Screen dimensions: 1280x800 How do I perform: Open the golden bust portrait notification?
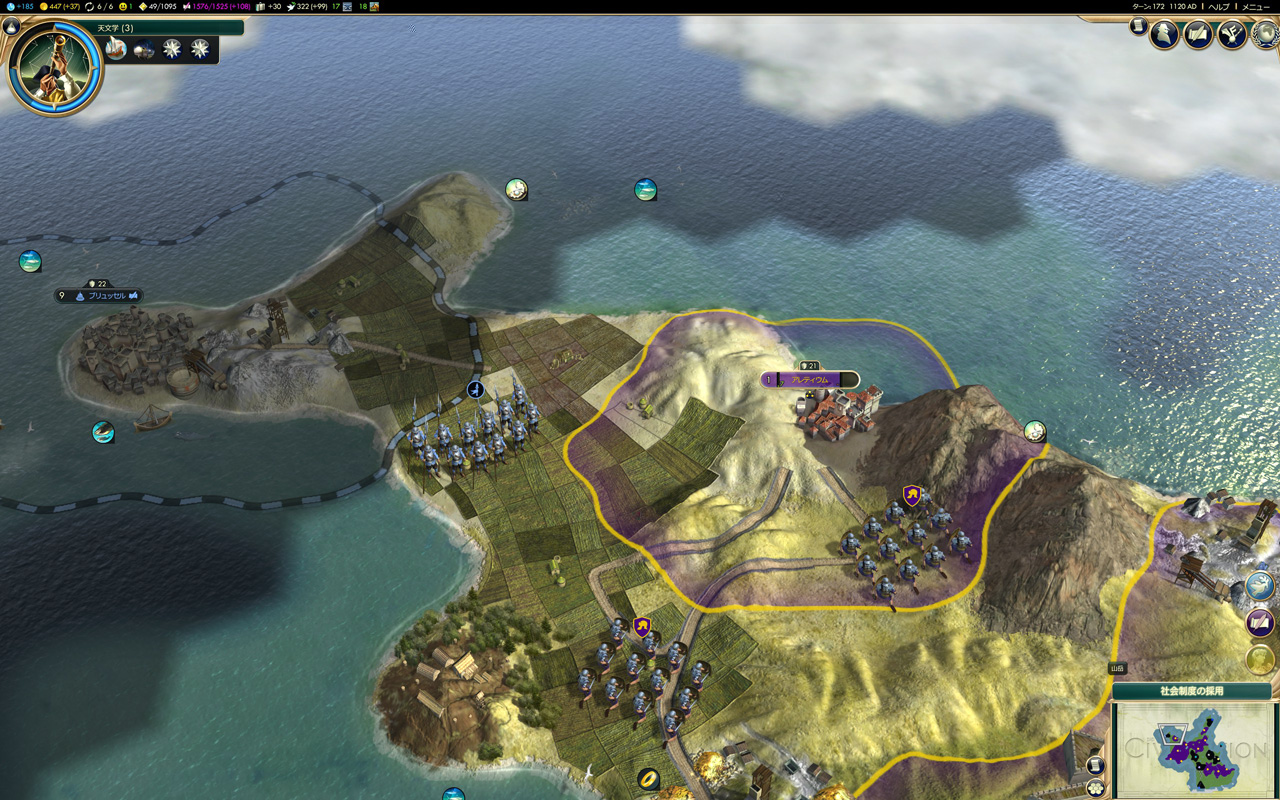tap(1260, 660)
